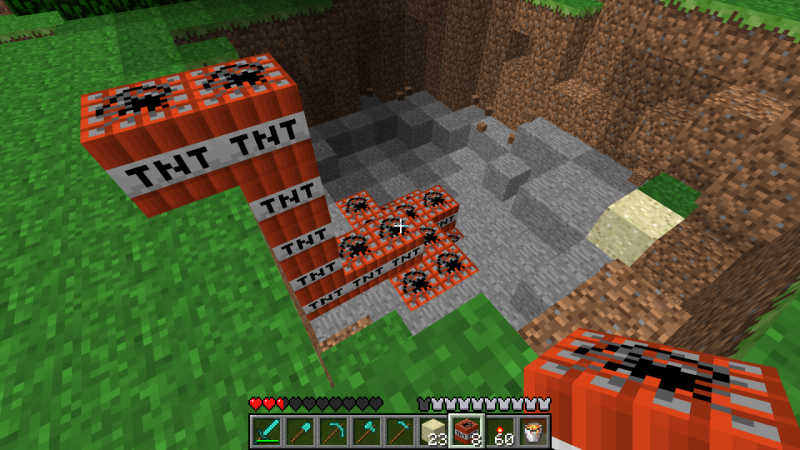The image size is (800, 450).
Task: Select the diamond shovel slot
Action: 301,430
